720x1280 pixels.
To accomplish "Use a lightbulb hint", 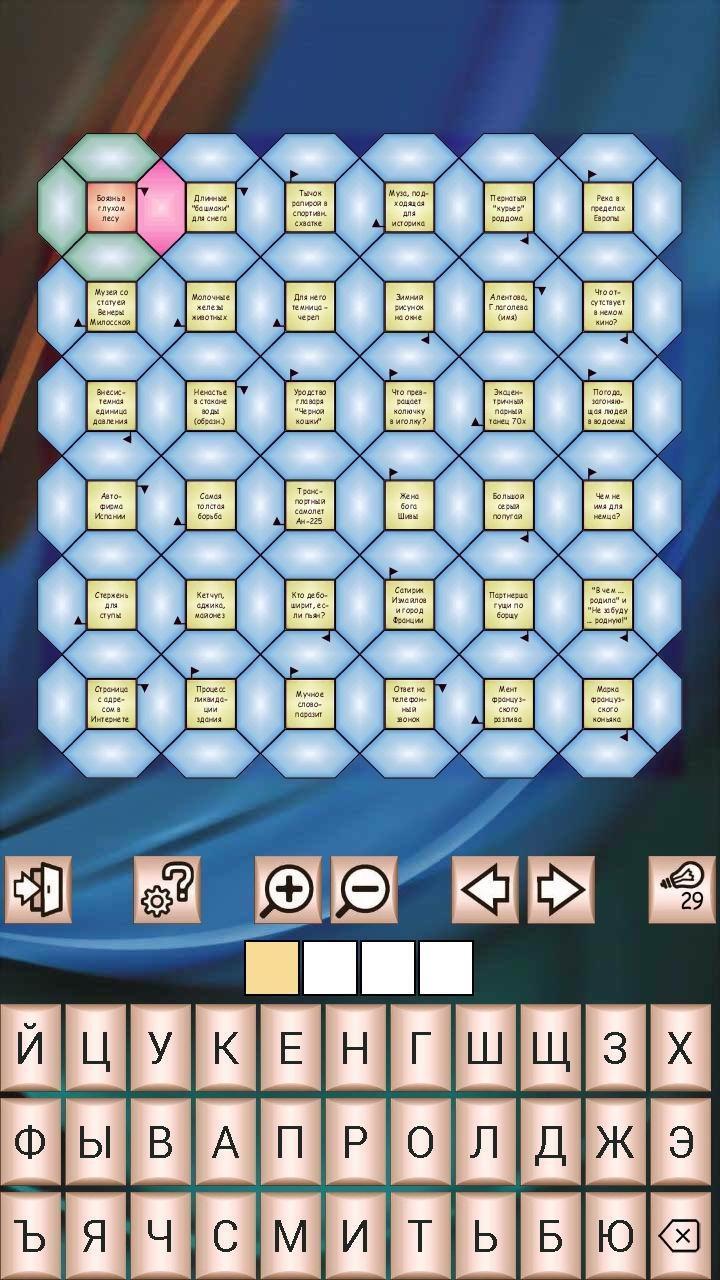I will pyautogui.click(x=682, y=889).
